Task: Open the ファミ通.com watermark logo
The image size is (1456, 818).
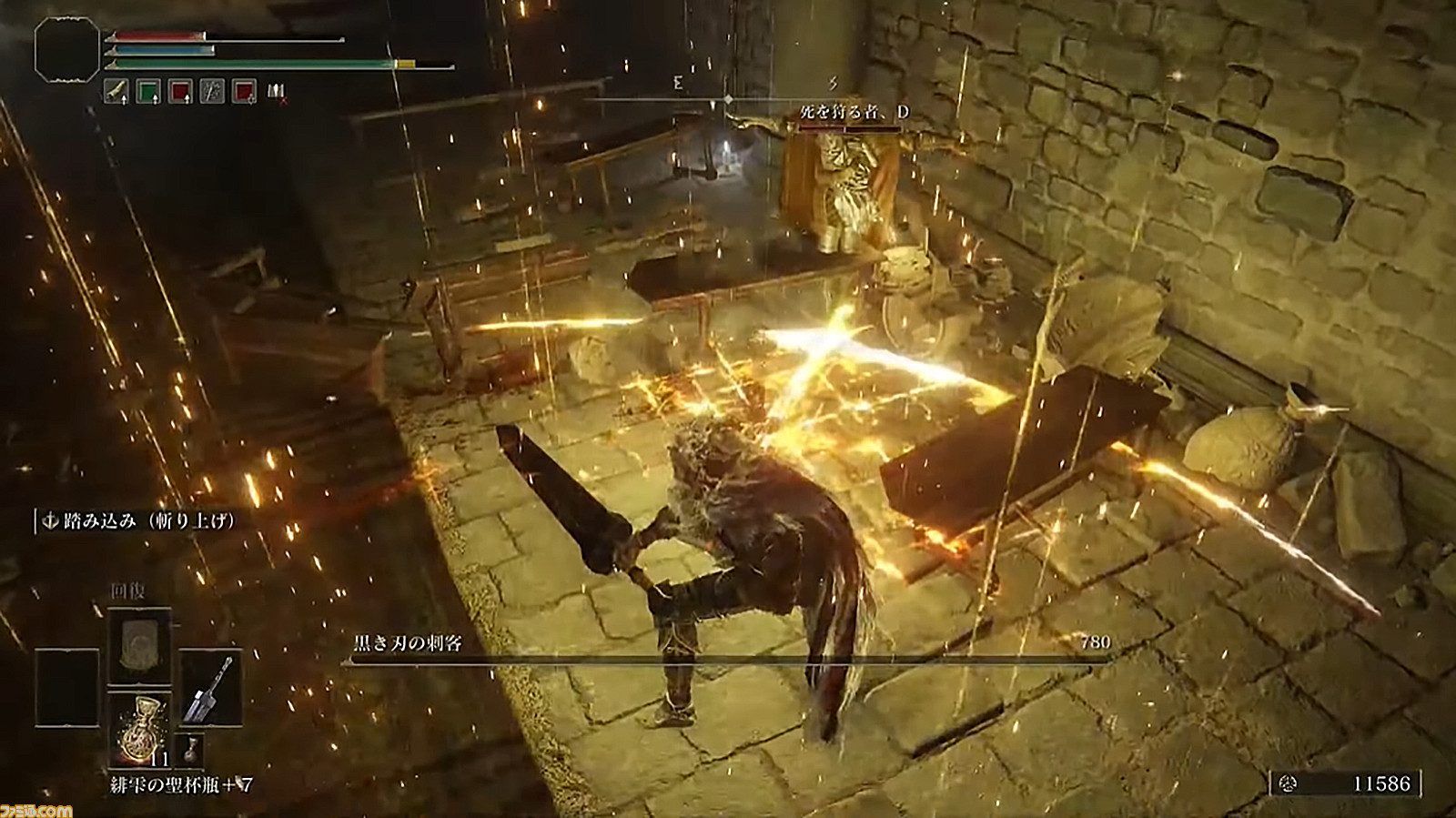Action: 36,809
